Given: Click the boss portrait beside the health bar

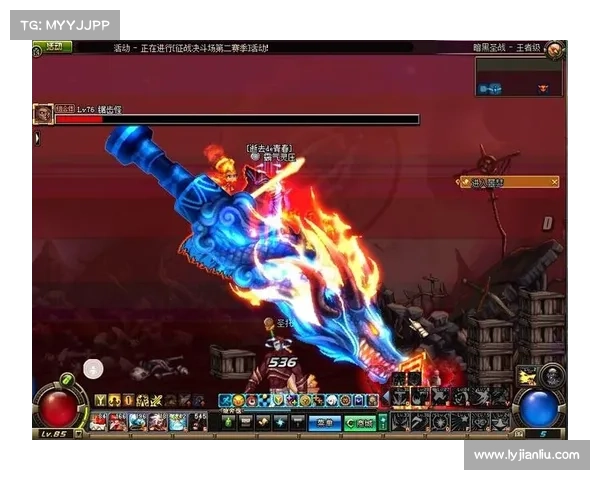Looking at the screenshot, I should click(x=43, y=114).
